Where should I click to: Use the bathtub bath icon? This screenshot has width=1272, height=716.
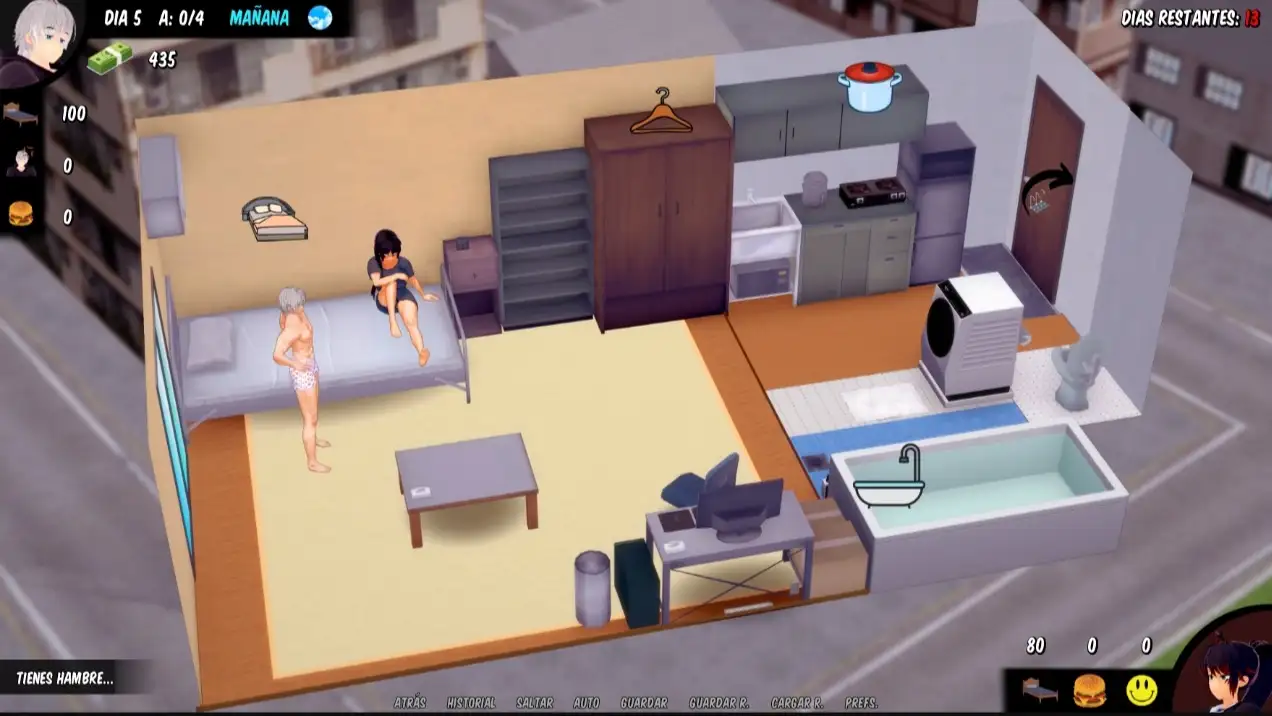click(890, 477)
